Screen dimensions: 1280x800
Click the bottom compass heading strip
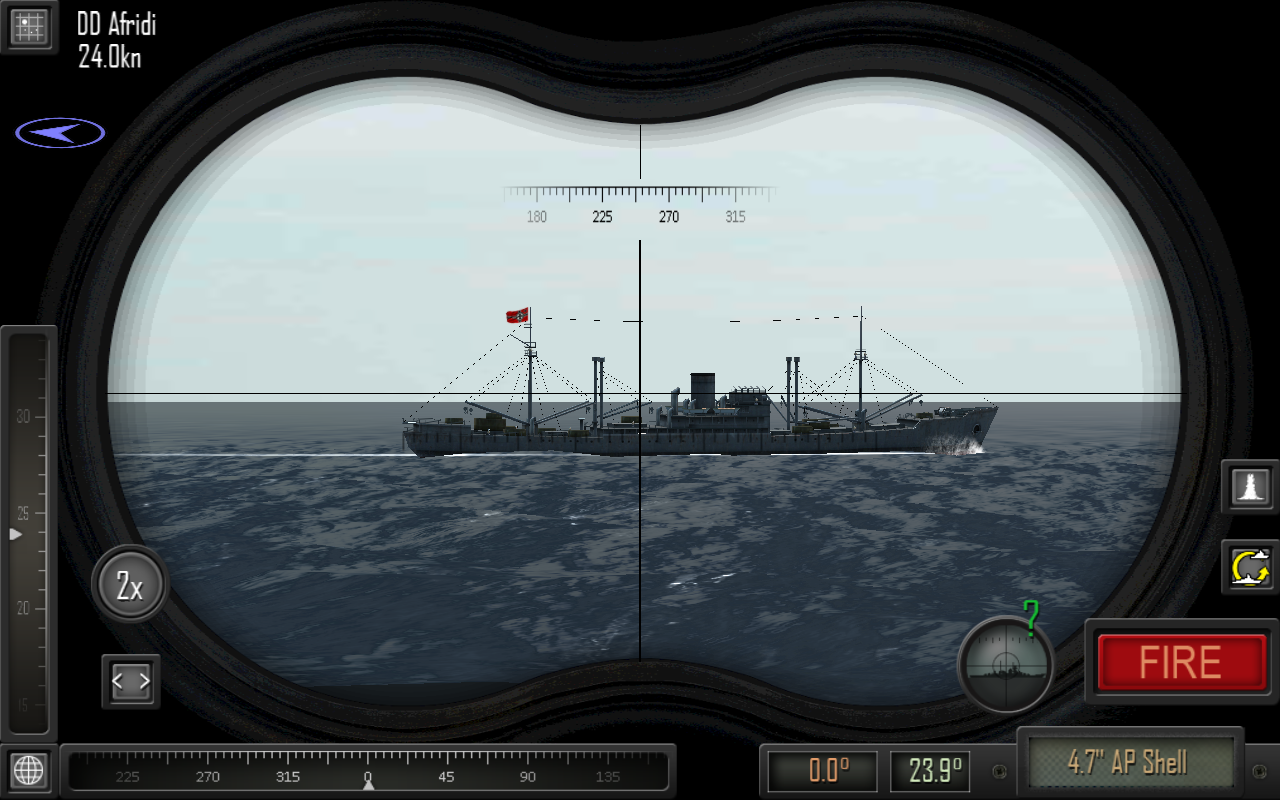coord(368,772)
